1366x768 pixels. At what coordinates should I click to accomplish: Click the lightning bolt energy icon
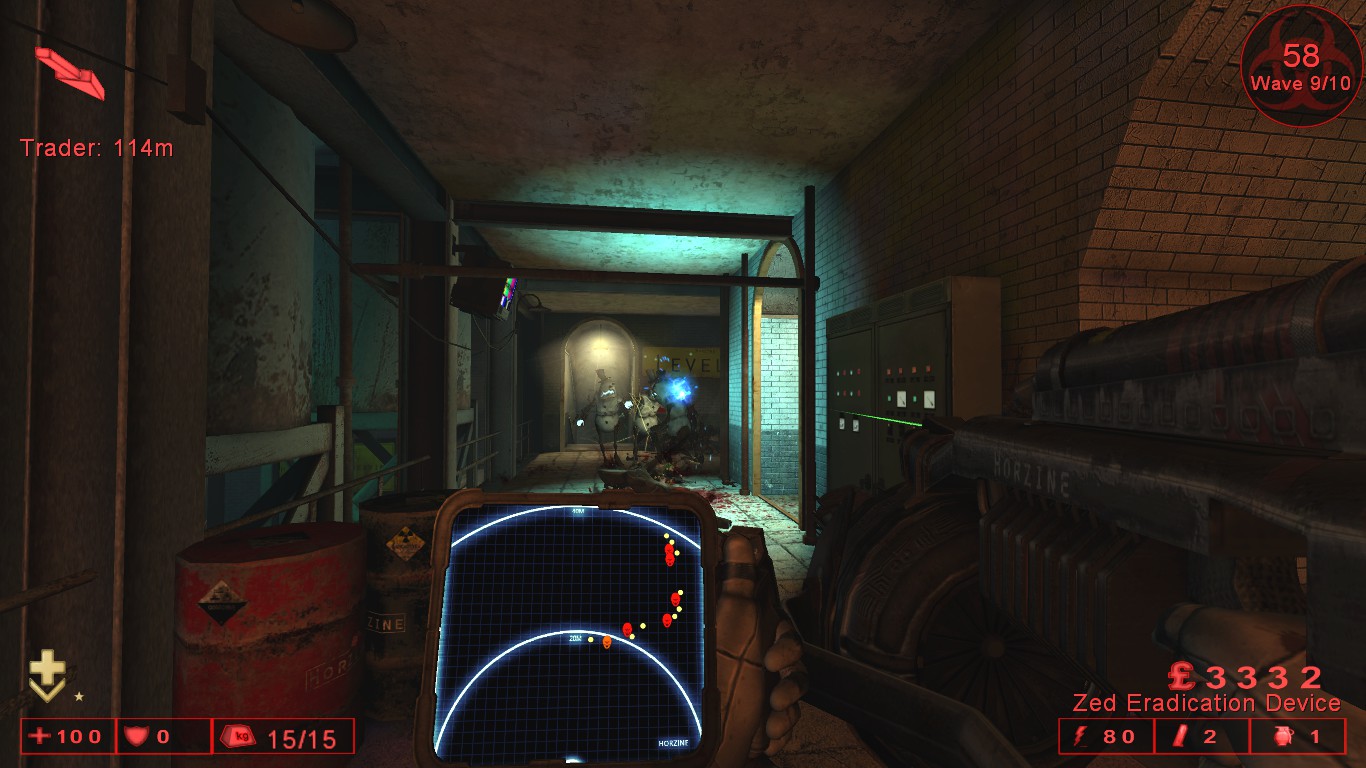(x=1080, y=737)
